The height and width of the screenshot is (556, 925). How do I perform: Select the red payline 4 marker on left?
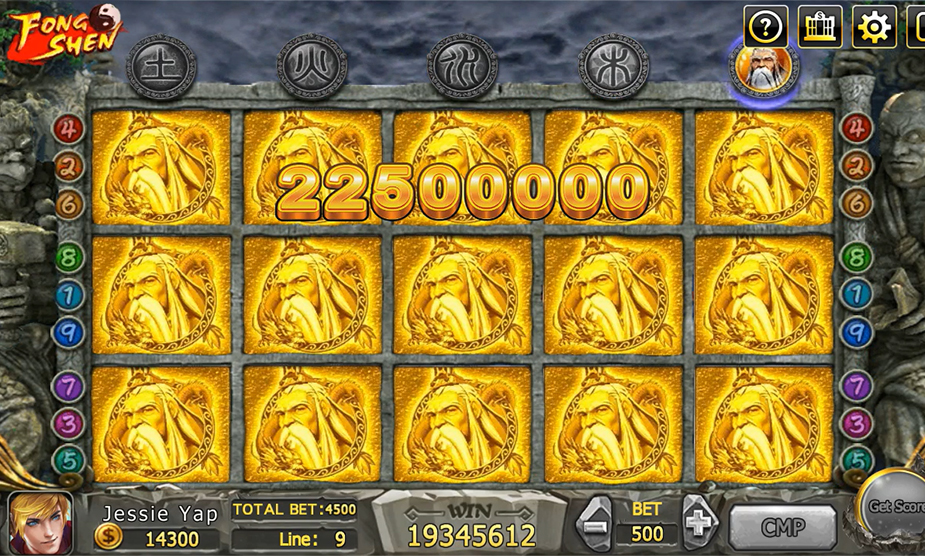tap(68, 128)
